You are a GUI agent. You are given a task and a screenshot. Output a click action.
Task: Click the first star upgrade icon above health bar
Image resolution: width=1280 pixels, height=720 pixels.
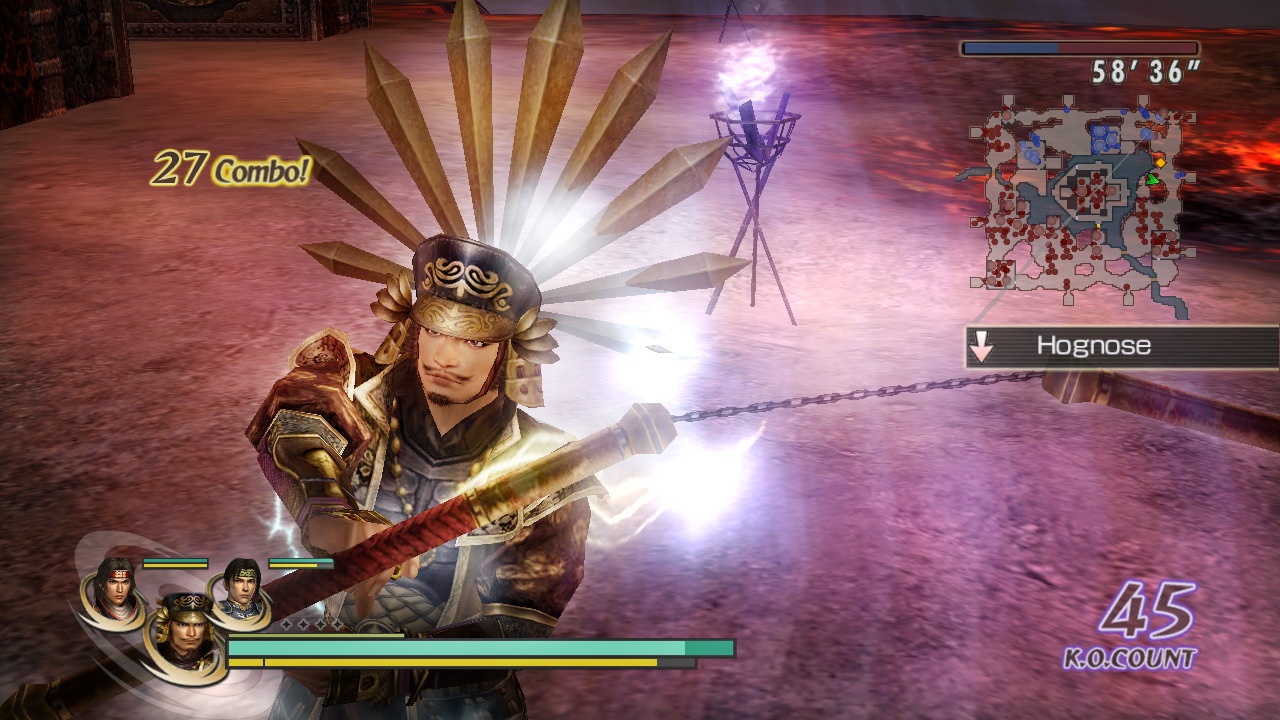(286, 625)
